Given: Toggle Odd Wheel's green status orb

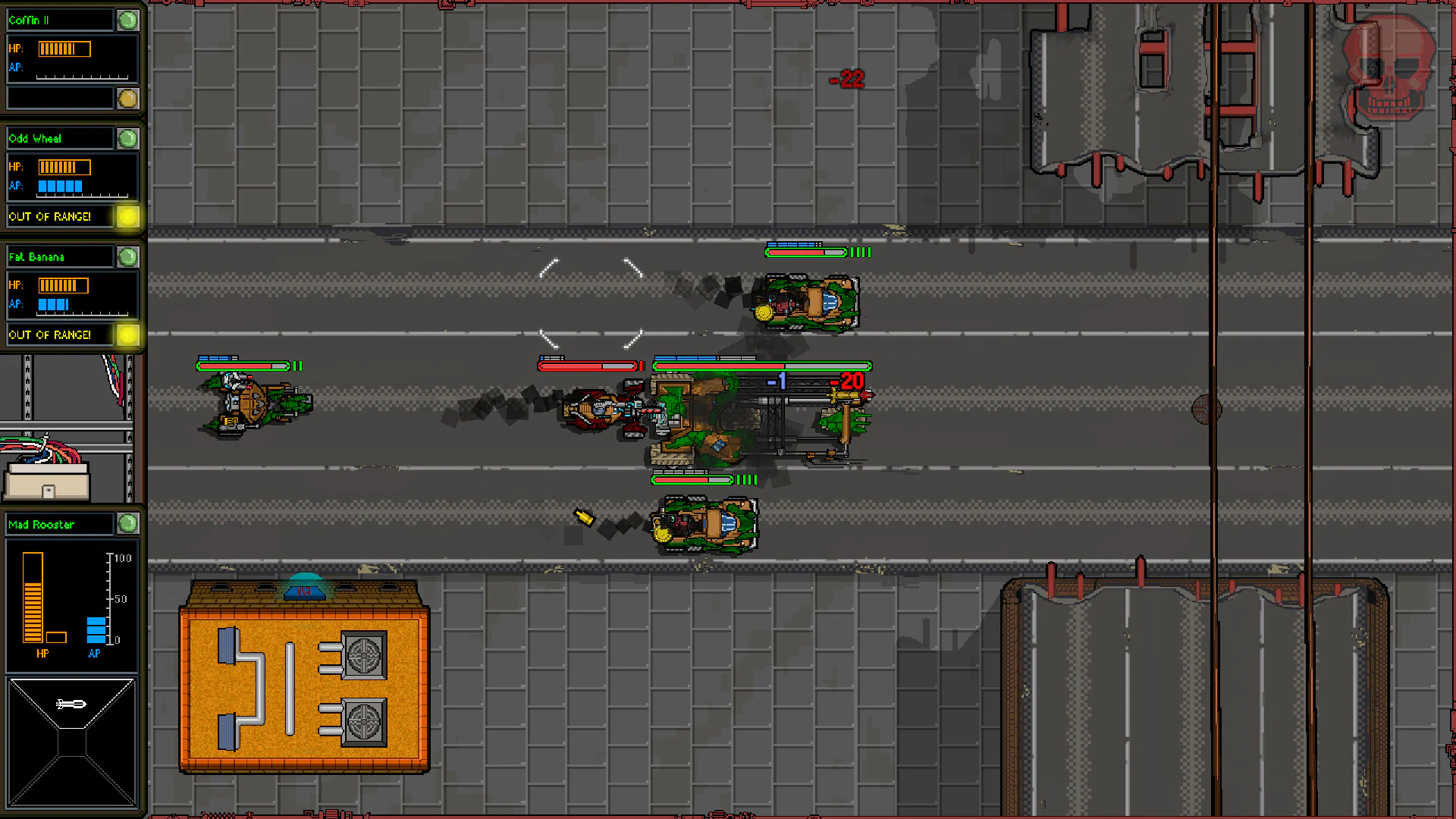Looking at the screenshot, I should coord(127,138).
